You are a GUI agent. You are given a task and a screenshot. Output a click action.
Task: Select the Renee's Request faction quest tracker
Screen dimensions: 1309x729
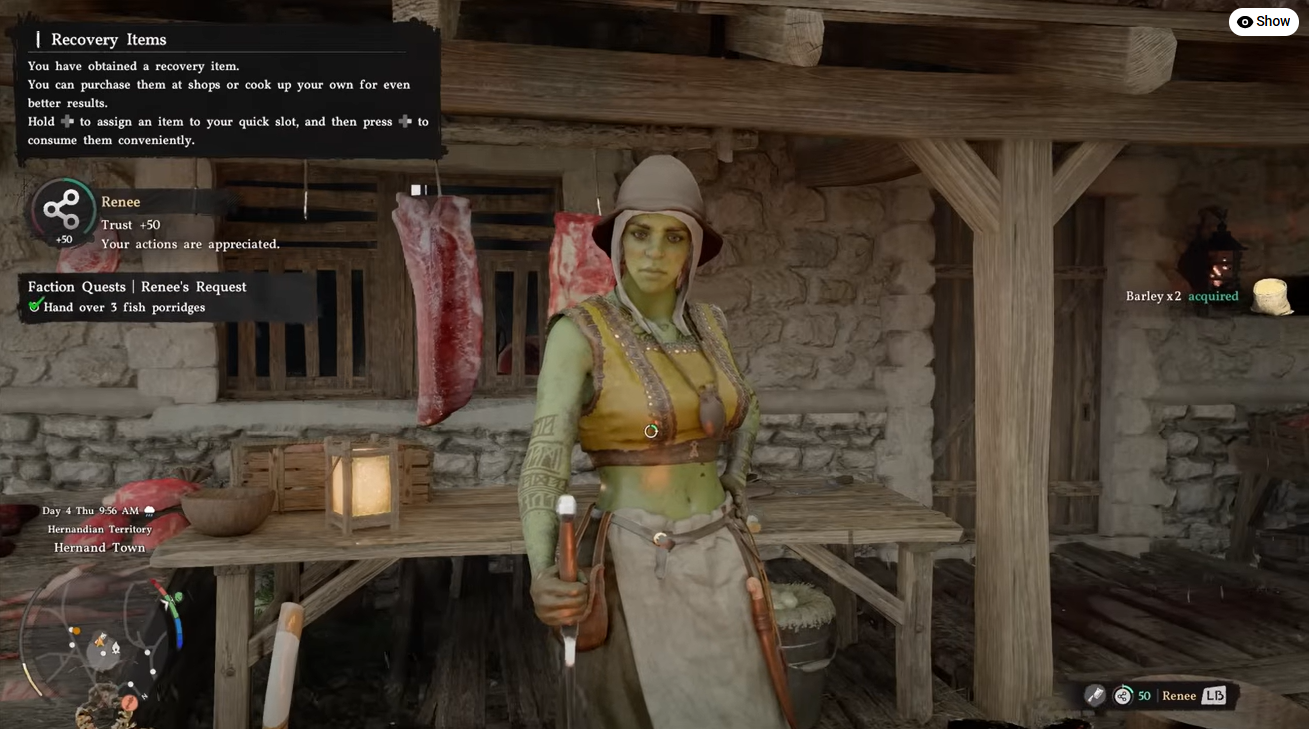pyautogui.click(x=138, y=296)
